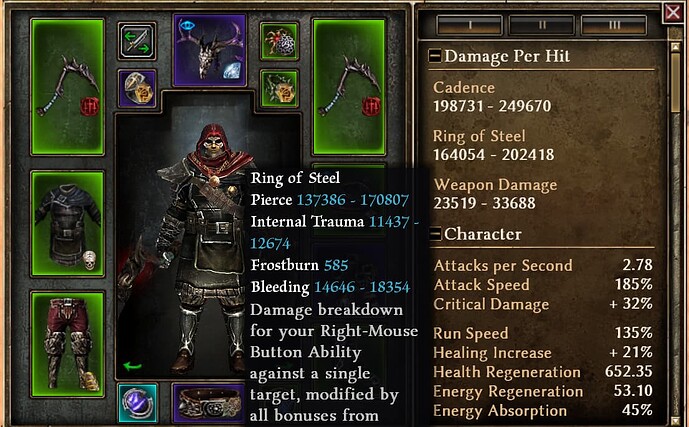Collapse the Damage Per Hit section

click(x=435, y=57)
